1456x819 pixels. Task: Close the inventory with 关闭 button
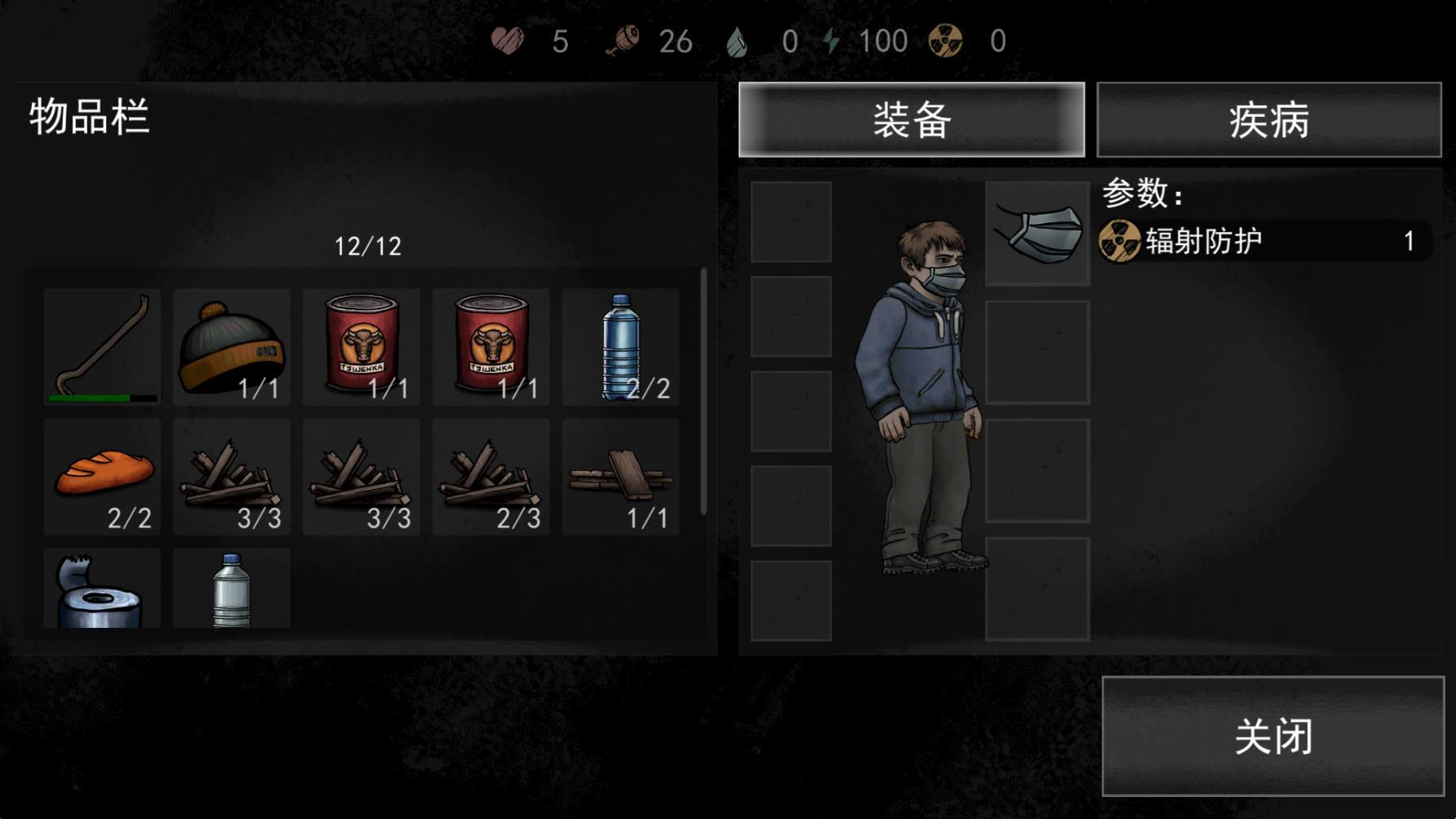1272,736
